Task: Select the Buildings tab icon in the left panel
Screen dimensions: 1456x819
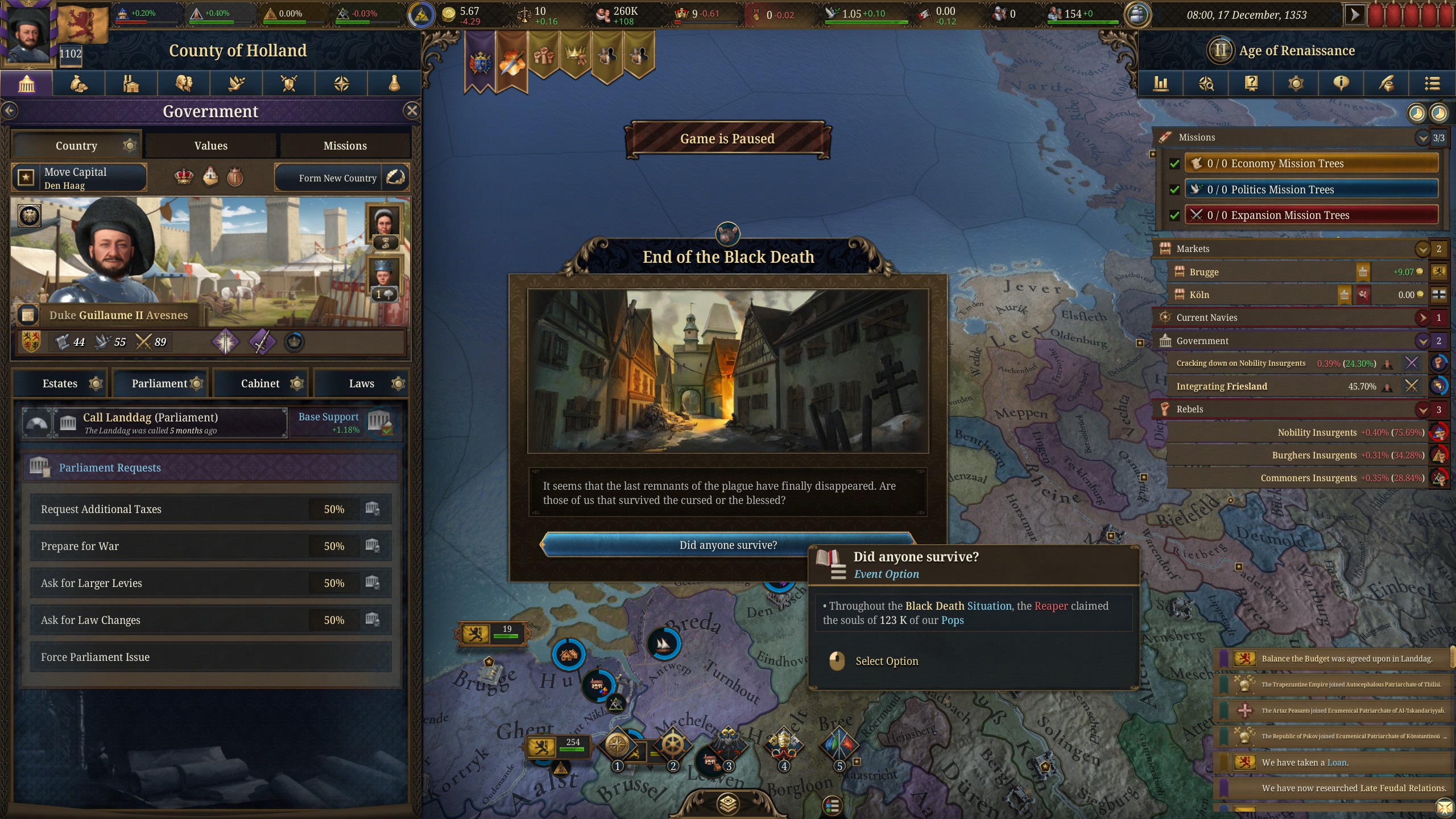Action: [131, 84]
